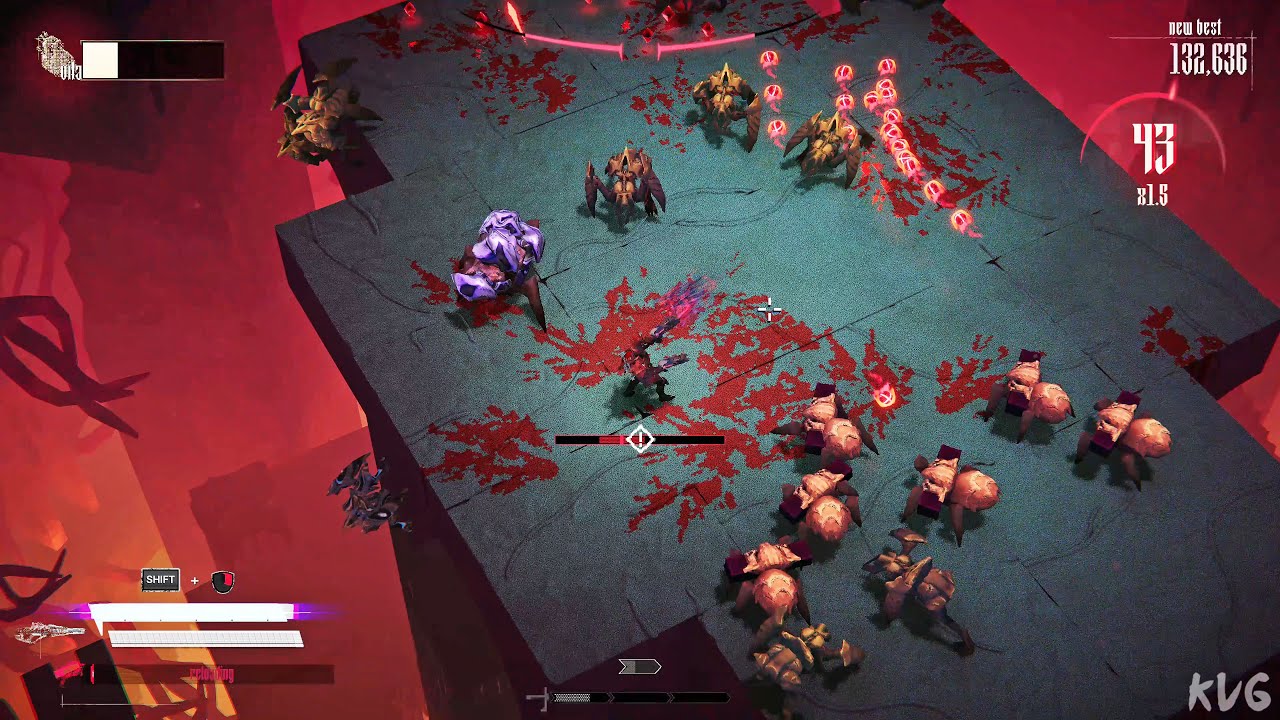Click the anatomical heart health icon
Image resolution: width=1280 pixels, height=720 pixels.
pyautogui.click(x=56, y=56)
